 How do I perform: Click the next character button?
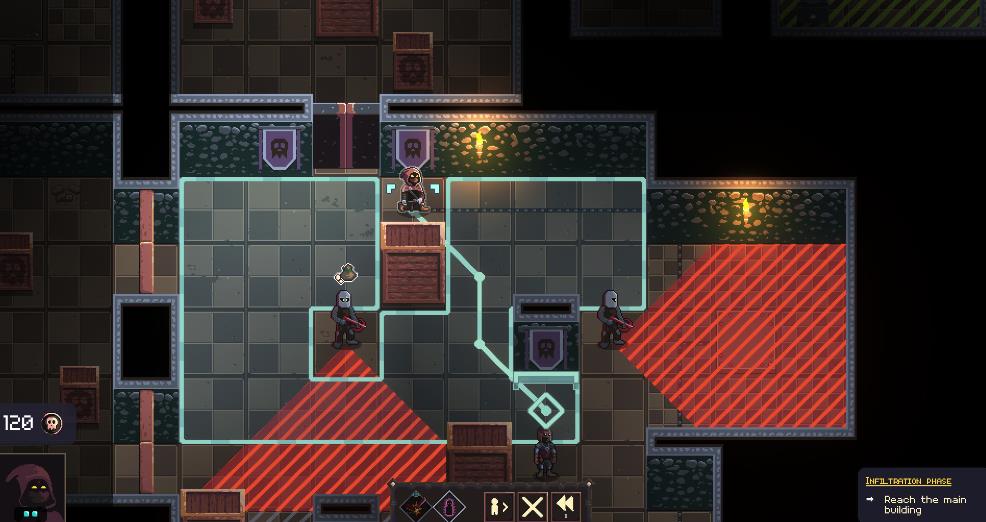[499, 507]
